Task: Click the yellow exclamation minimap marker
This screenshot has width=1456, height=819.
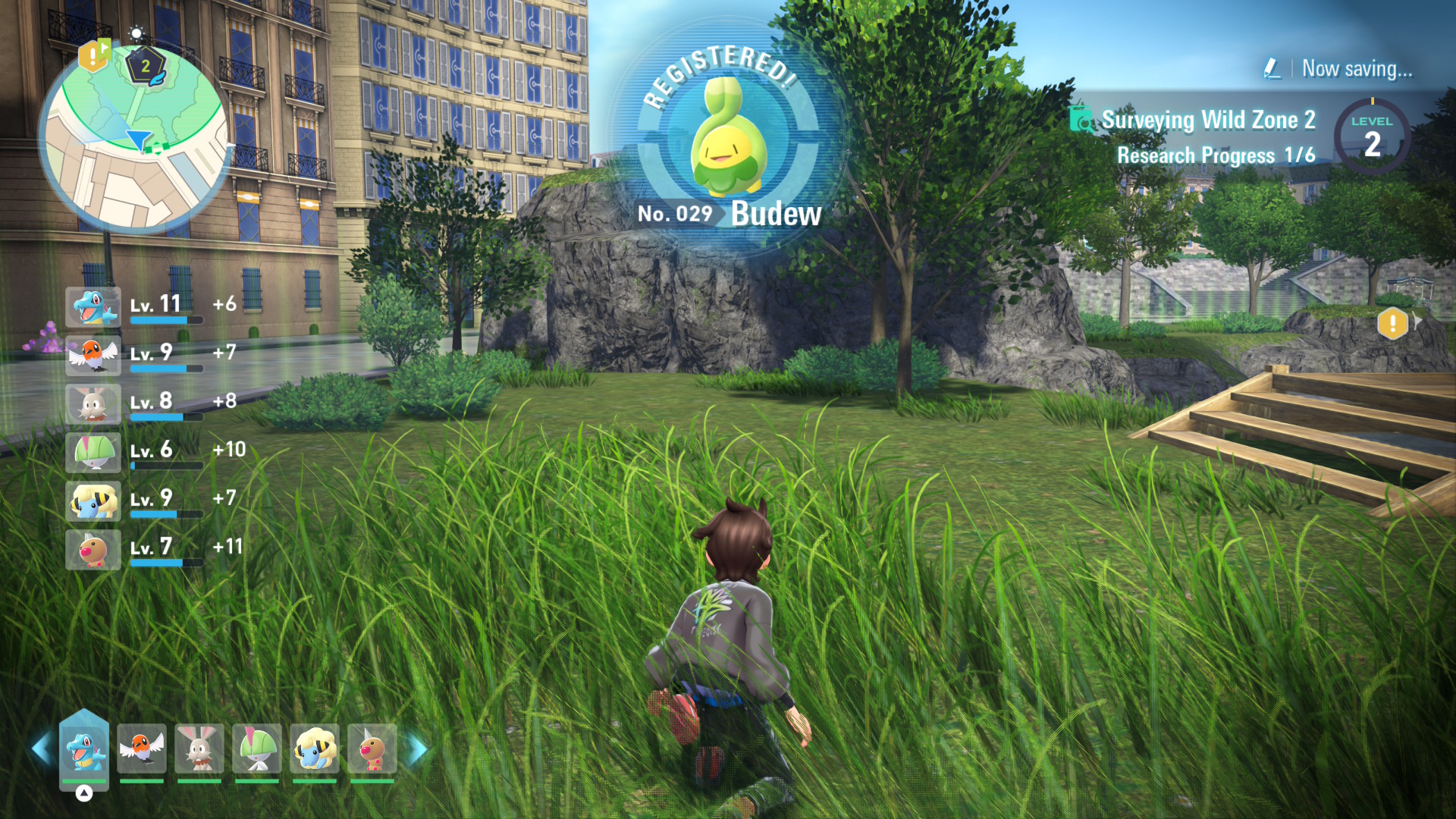Action: click(93, 55)
